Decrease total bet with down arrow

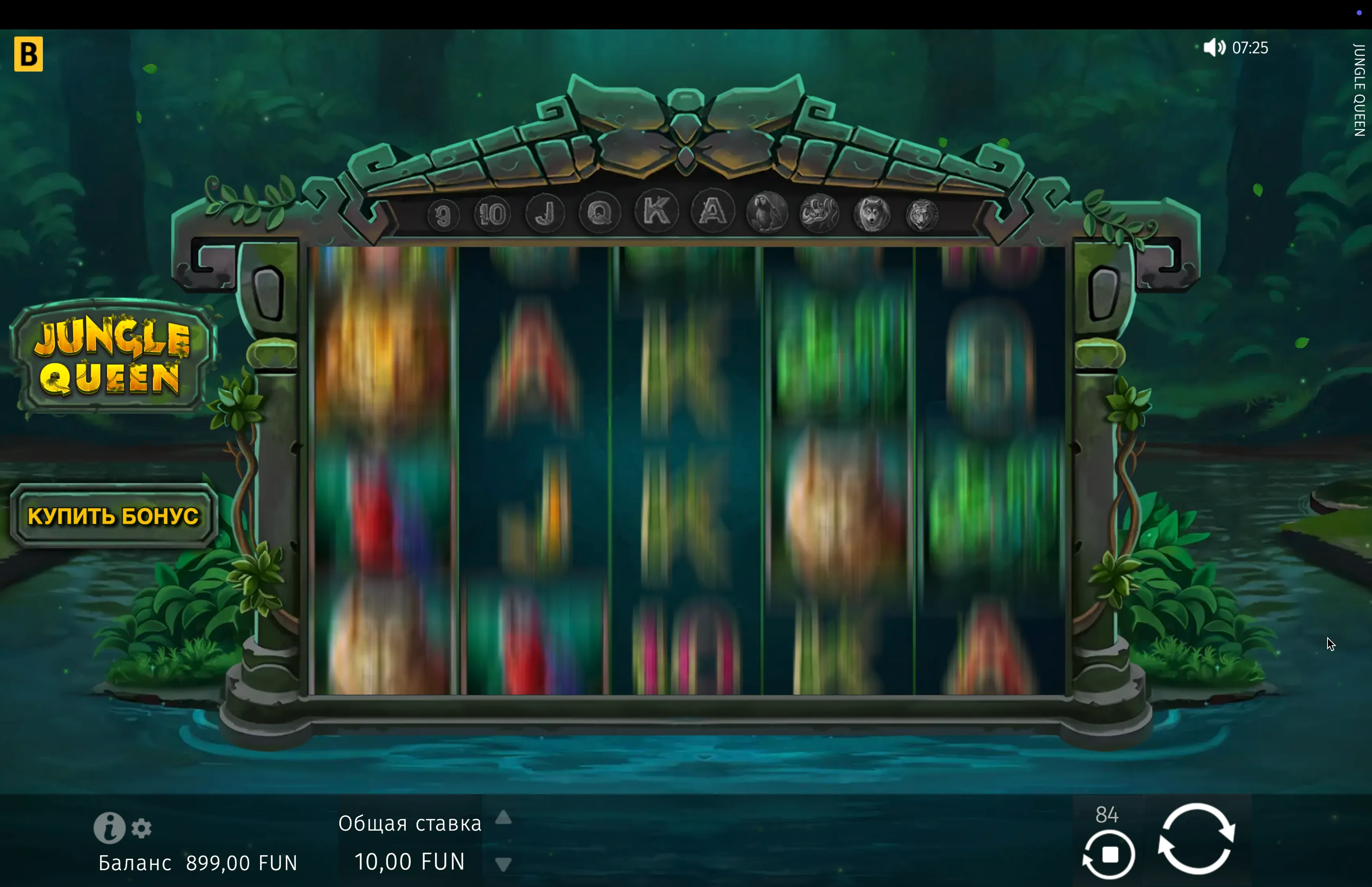503,864
